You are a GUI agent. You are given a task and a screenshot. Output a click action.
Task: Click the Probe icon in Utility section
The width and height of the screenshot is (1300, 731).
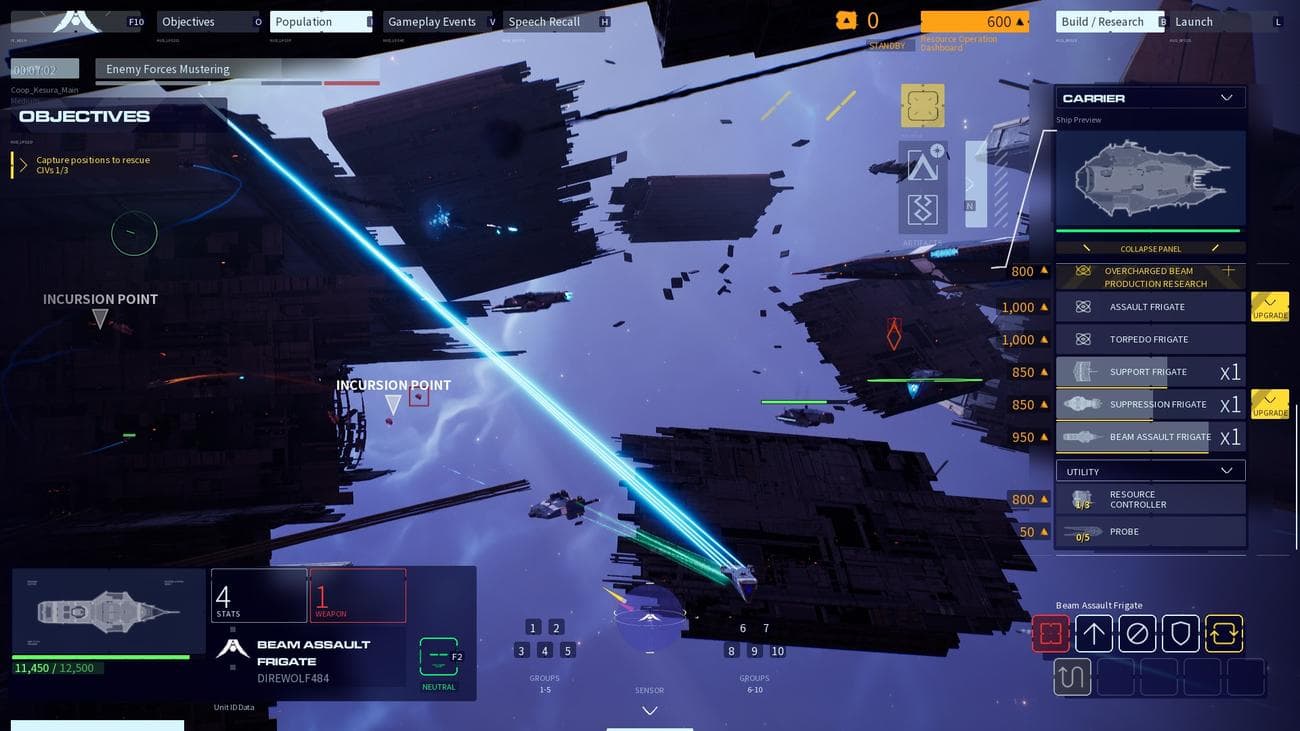click(1082, 530)
